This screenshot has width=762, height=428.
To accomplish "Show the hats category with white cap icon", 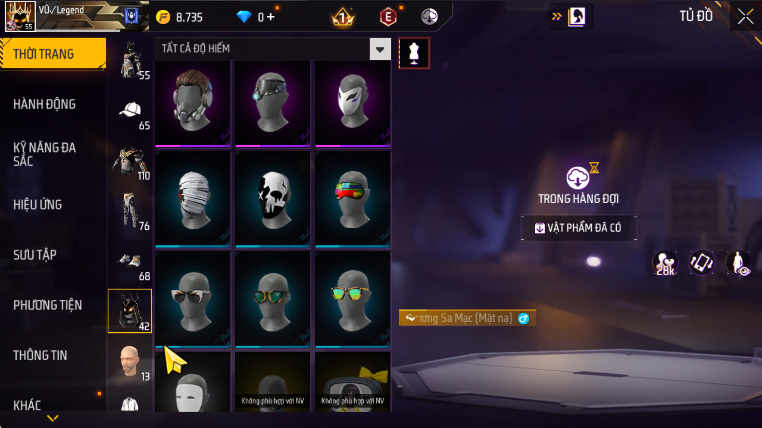I will tap(130, 112).
